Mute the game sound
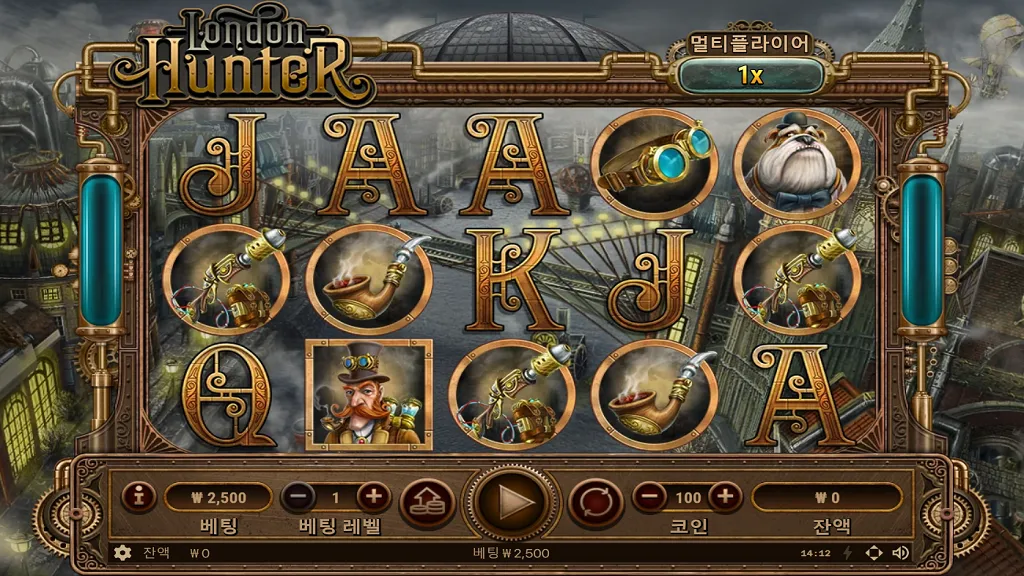This screenshot has width=1024, height=576. 900,552
